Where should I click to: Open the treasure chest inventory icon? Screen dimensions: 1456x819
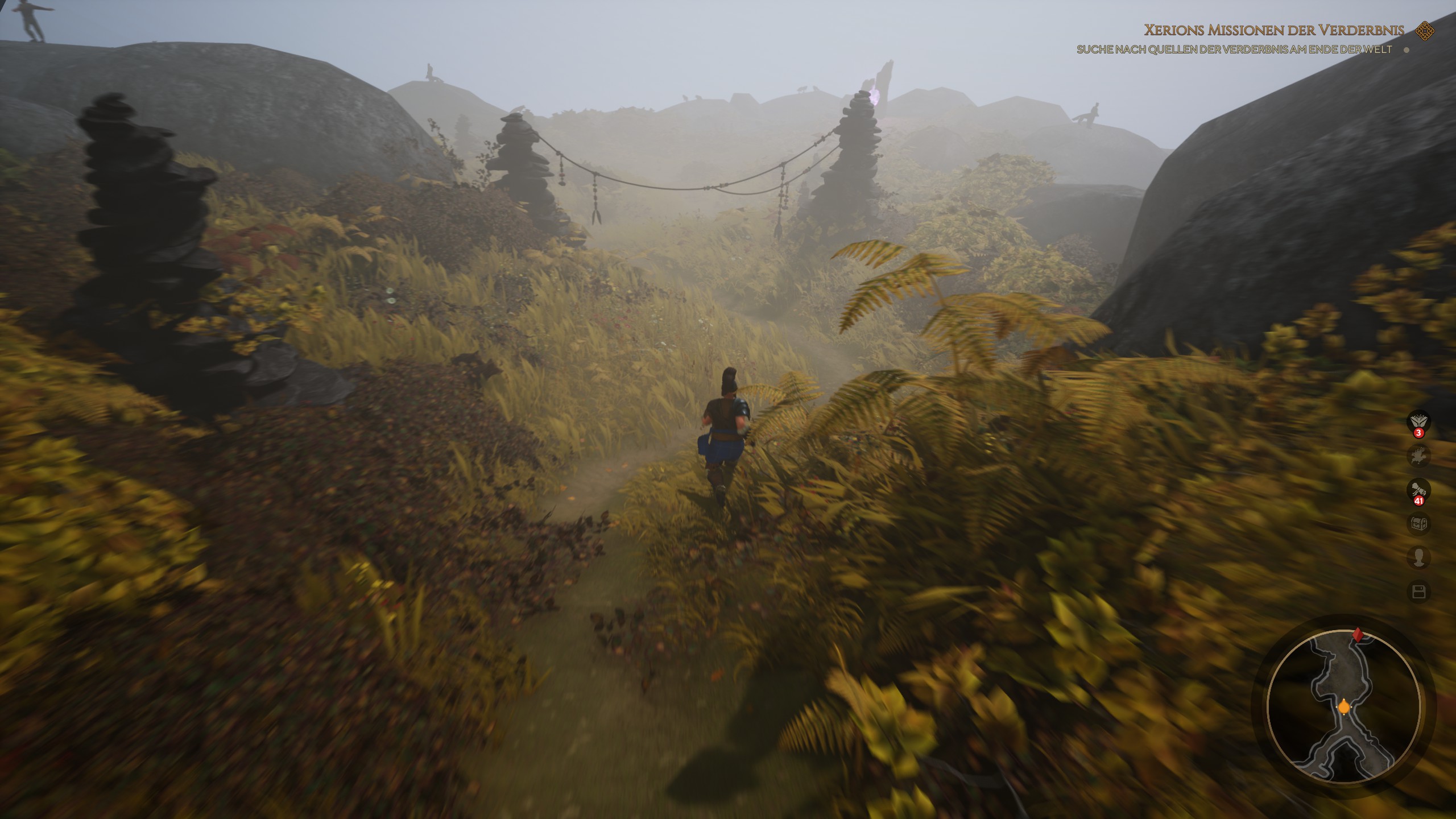(x=1418, y=523)
